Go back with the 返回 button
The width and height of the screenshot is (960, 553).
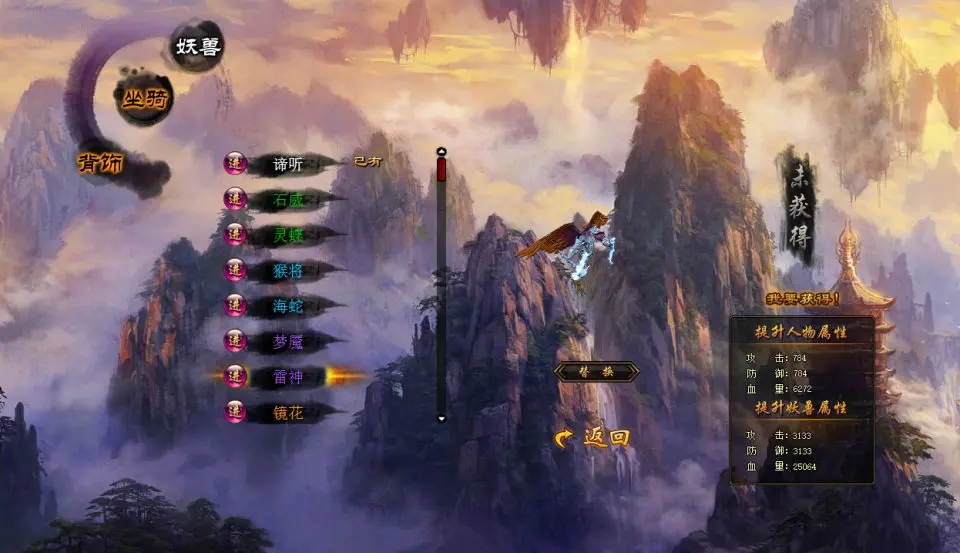pyautogui.click(x=596, y=437)
